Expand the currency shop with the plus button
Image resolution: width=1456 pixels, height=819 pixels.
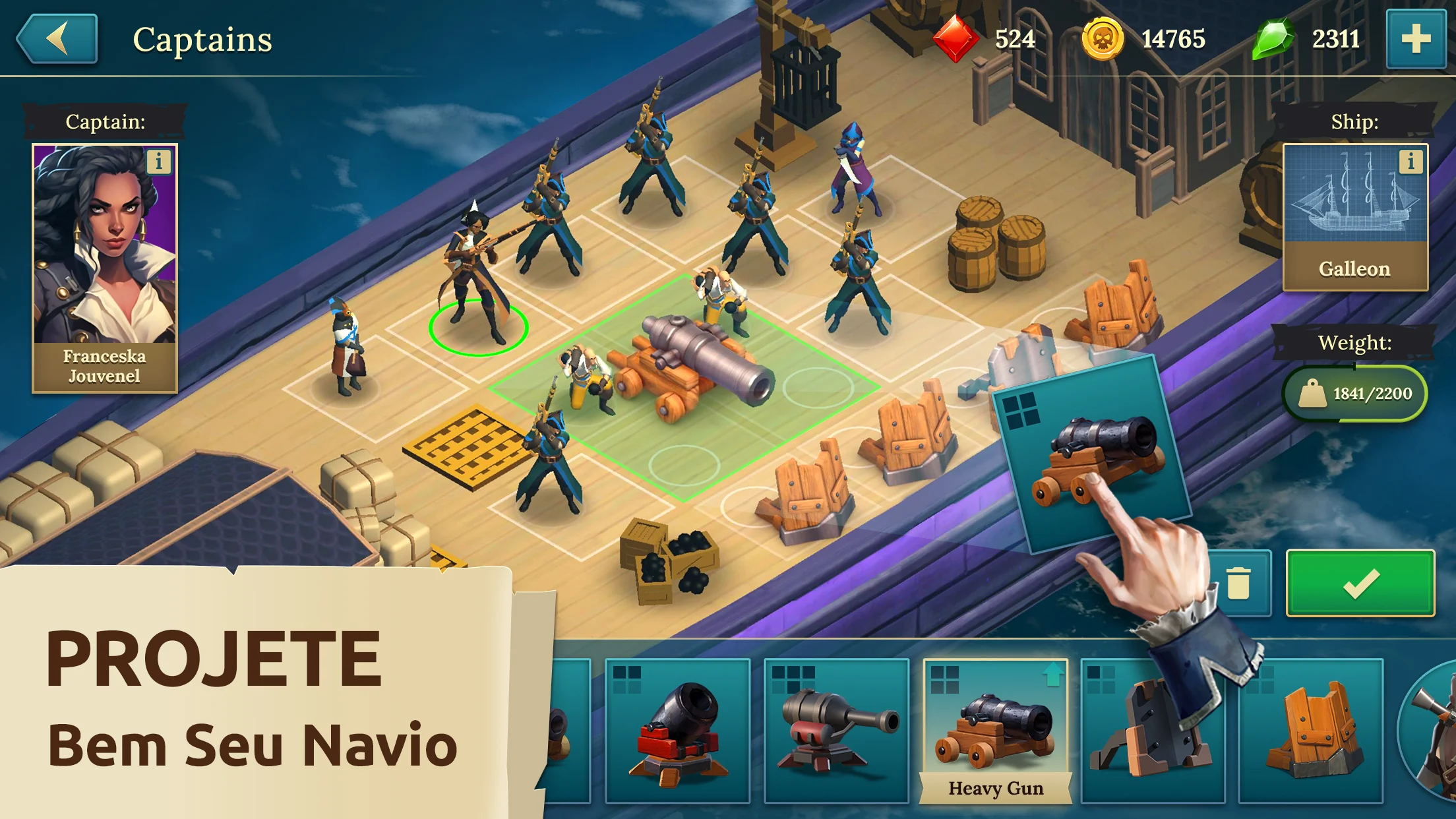[1415, 39]
